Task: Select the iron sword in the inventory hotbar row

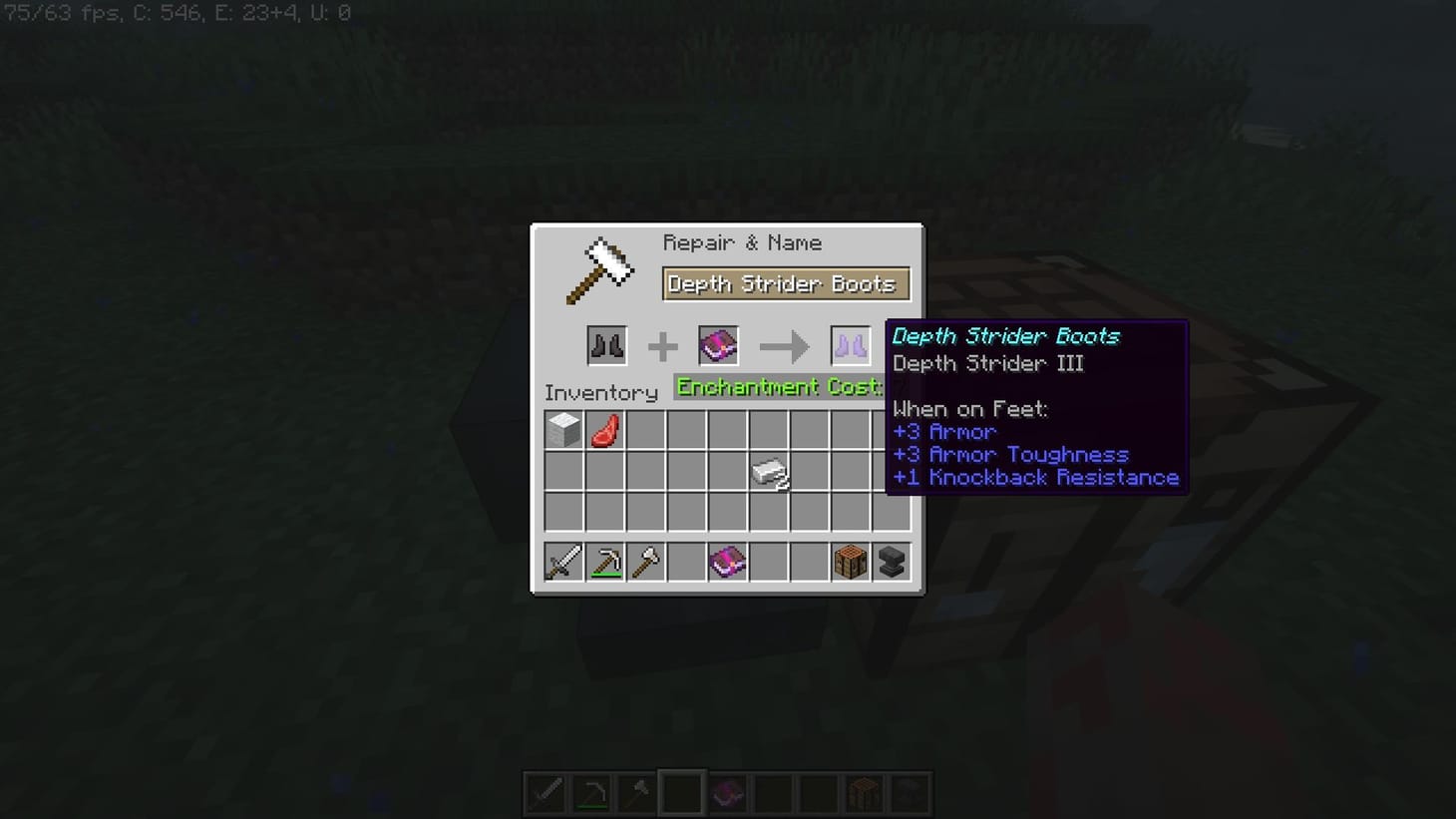Action: click(x=563, y=562)
